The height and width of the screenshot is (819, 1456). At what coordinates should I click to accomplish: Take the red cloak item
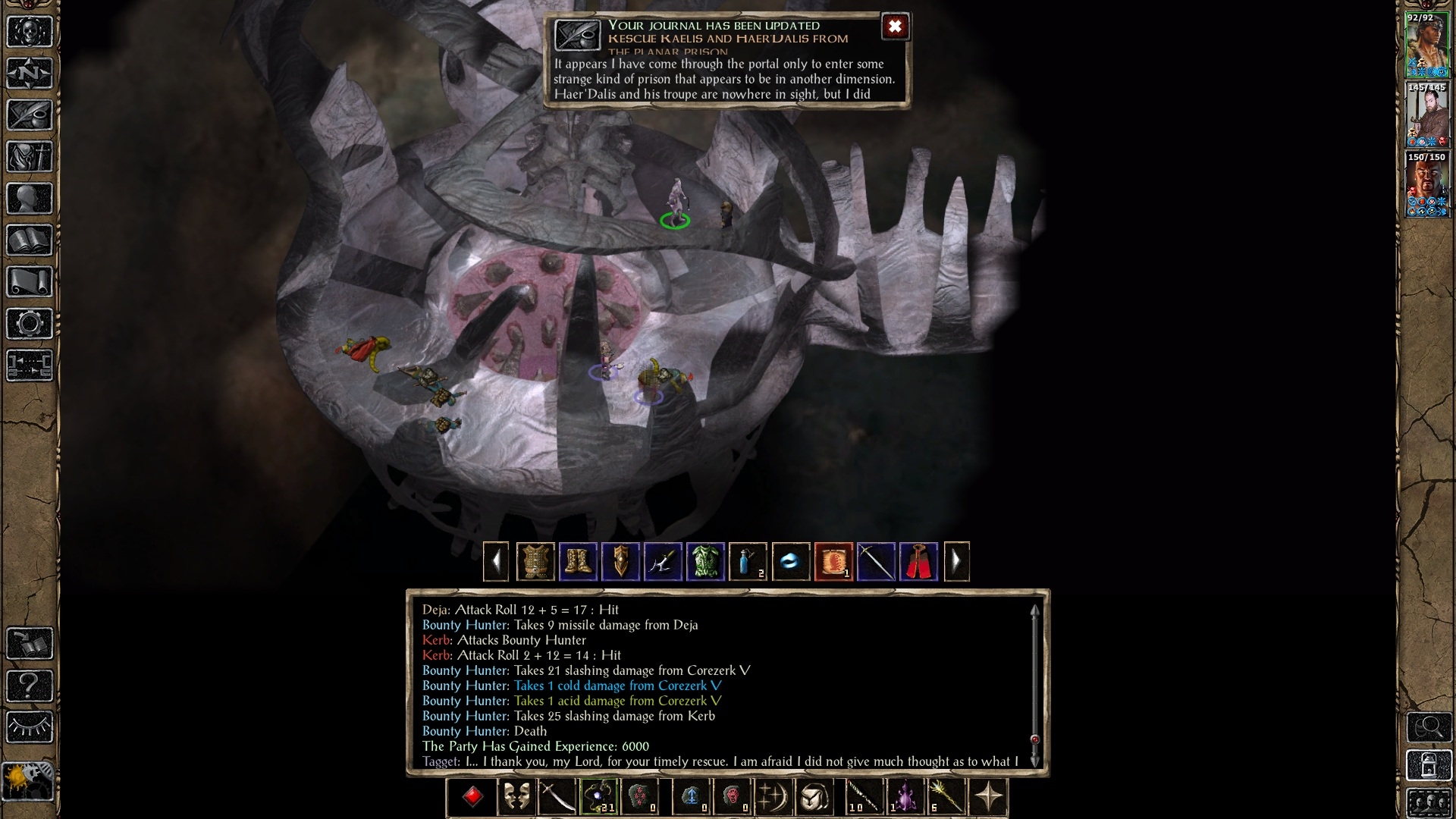click(x=918, y=562)
